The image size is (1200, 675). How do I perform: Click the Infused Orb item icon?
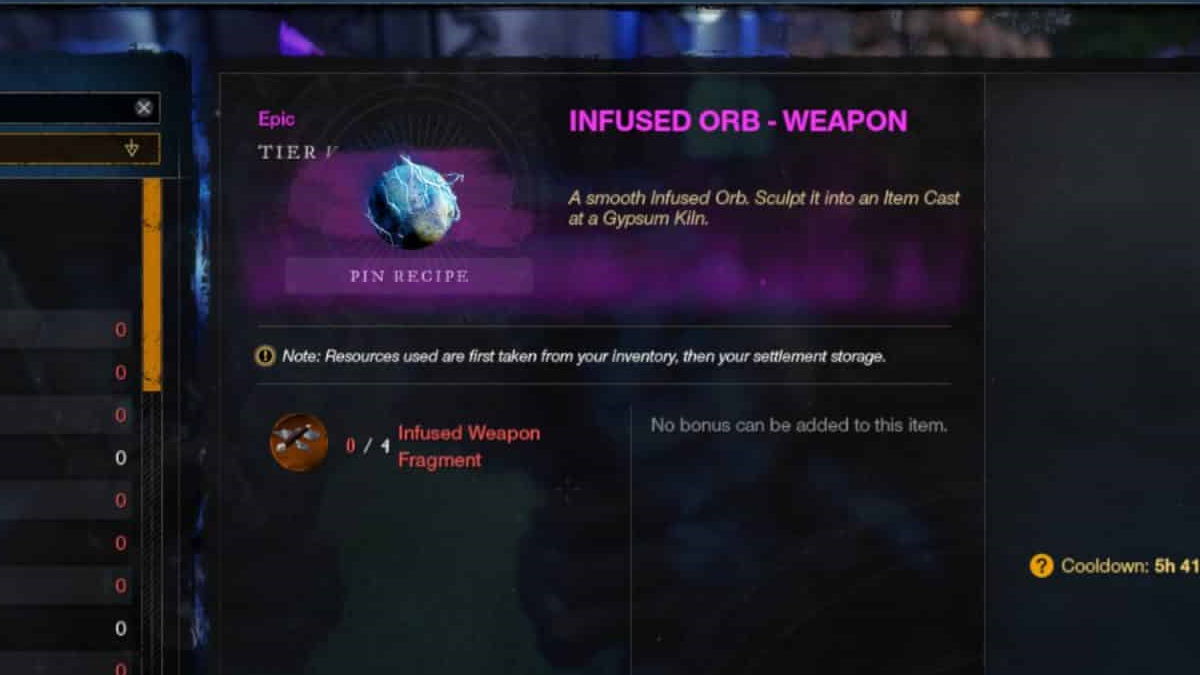(x=414, y=203)
